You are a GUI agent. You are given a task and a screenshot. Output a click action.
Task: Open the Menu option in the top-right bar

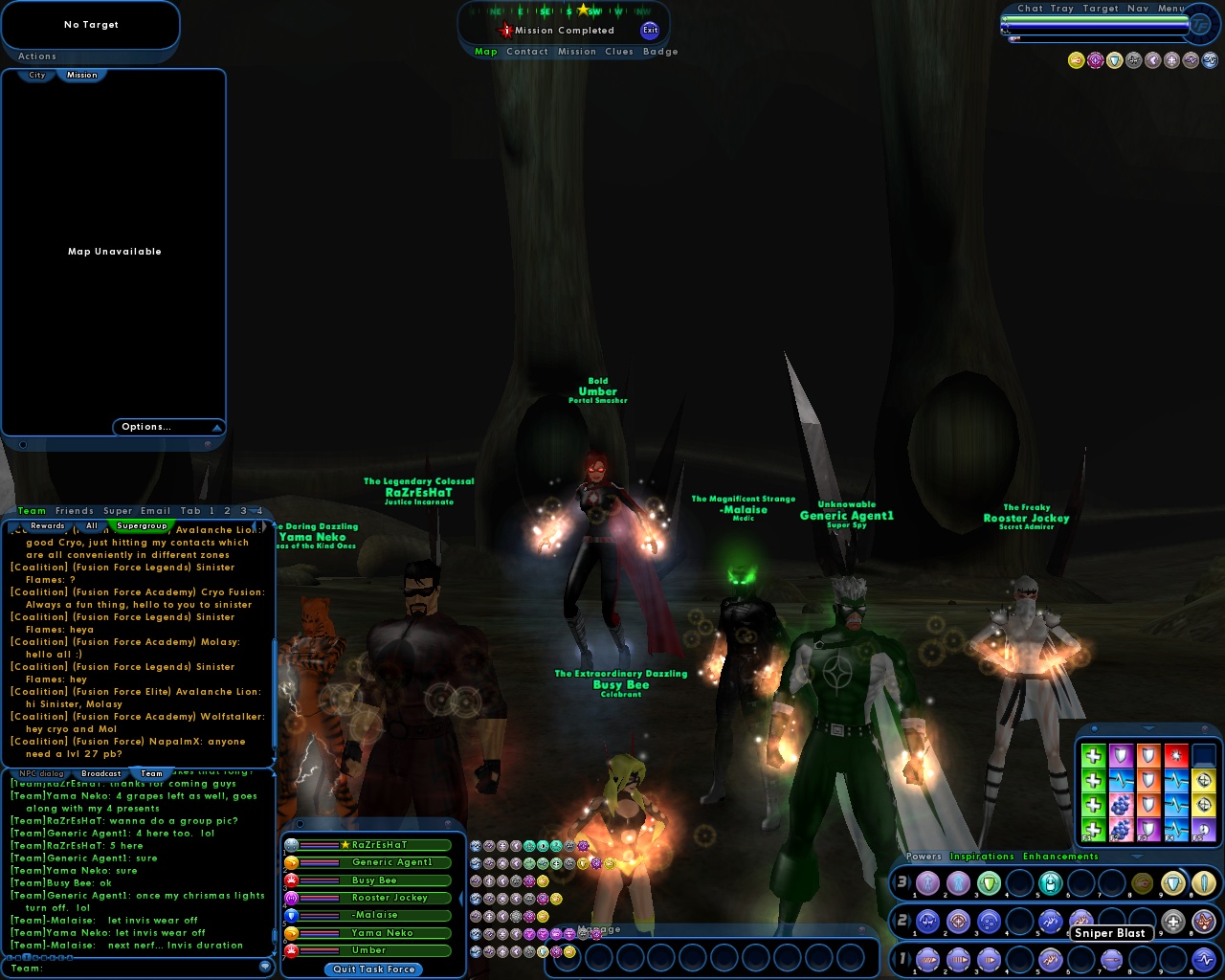click(1171, 8)
